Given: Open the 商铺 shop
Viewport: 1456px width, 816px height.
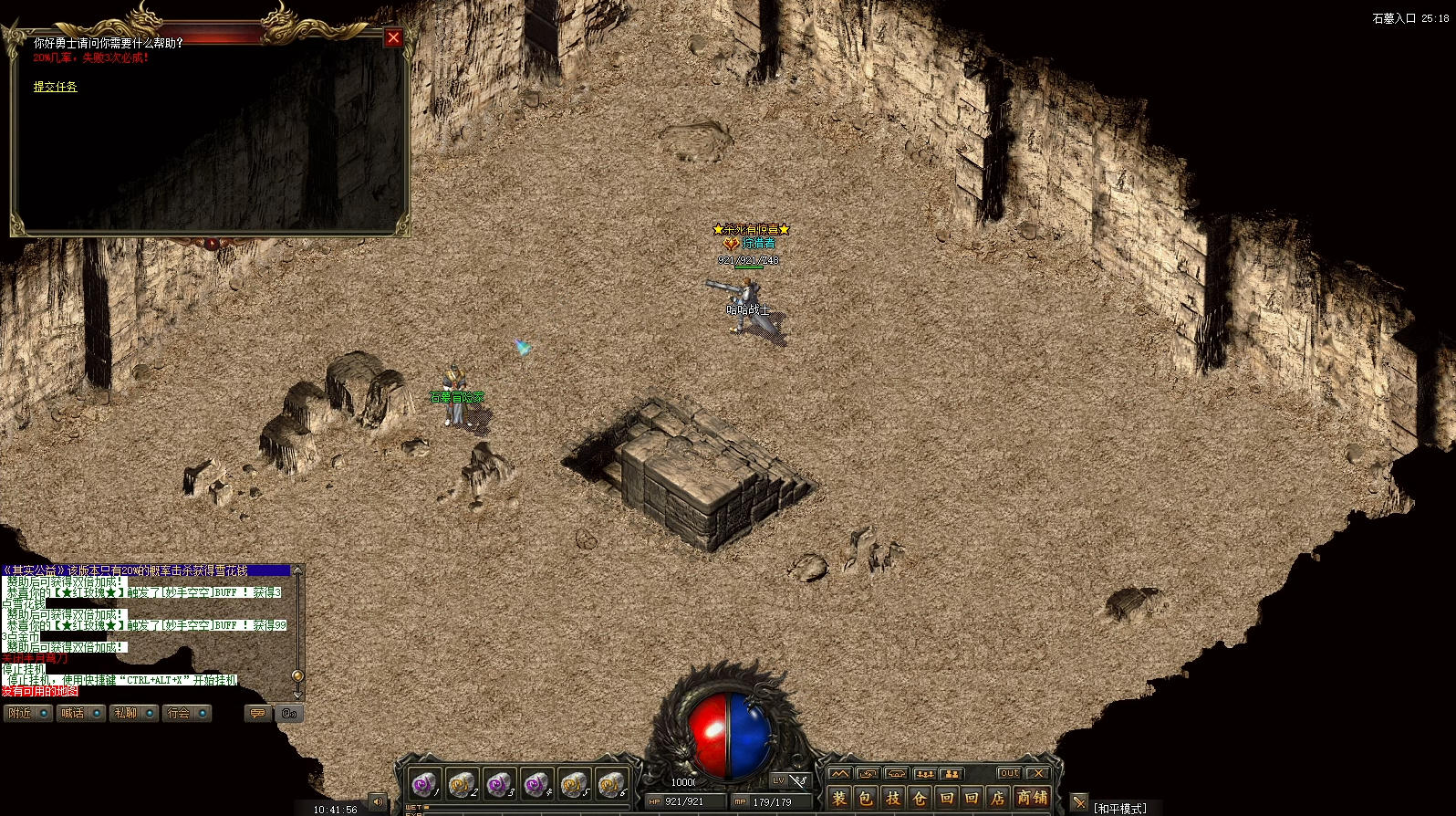Looking at the screenshot, I should (1032, 798).
